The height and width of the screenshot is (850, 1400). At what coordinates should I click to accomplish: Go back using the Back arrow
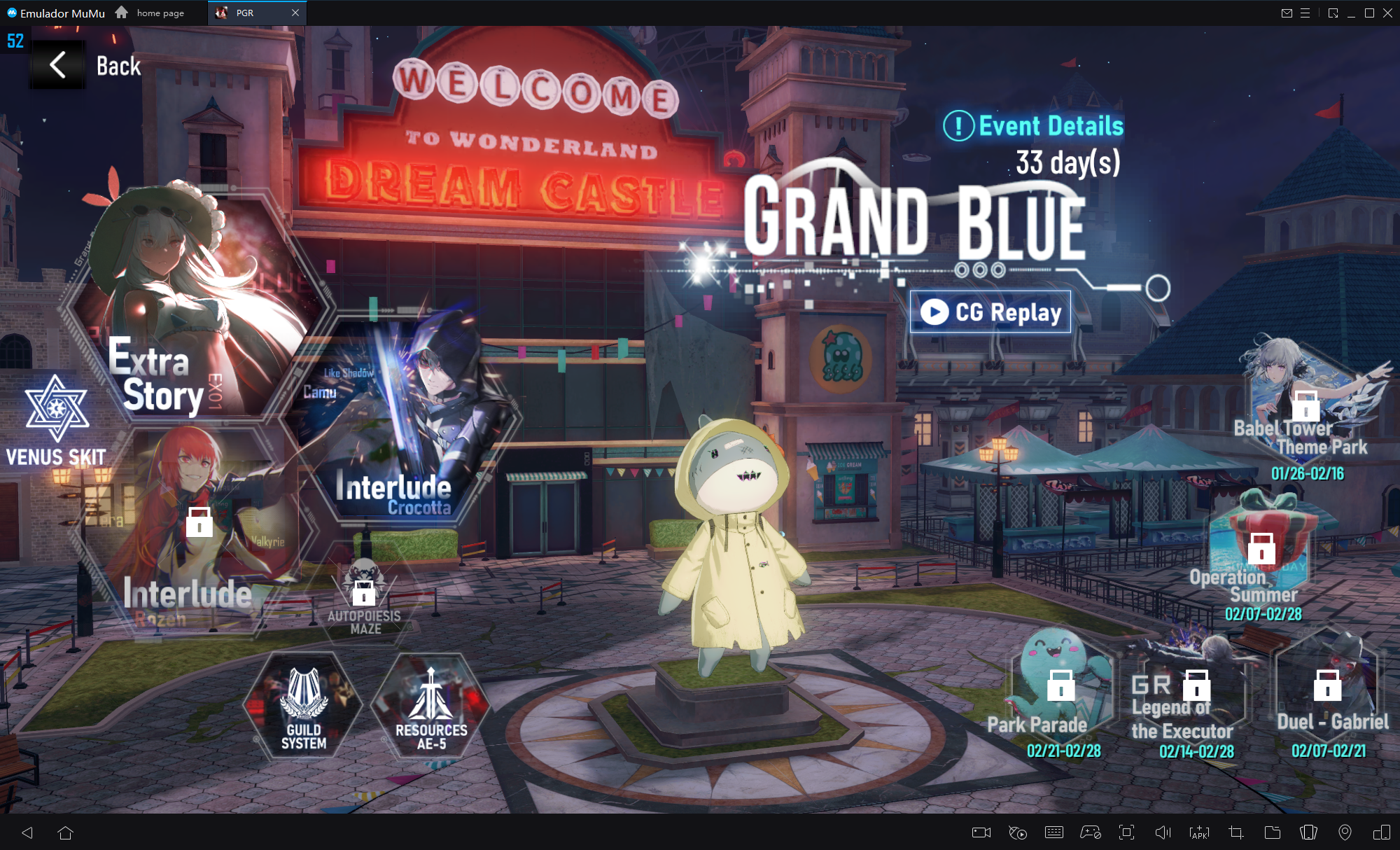click(59, 65)
